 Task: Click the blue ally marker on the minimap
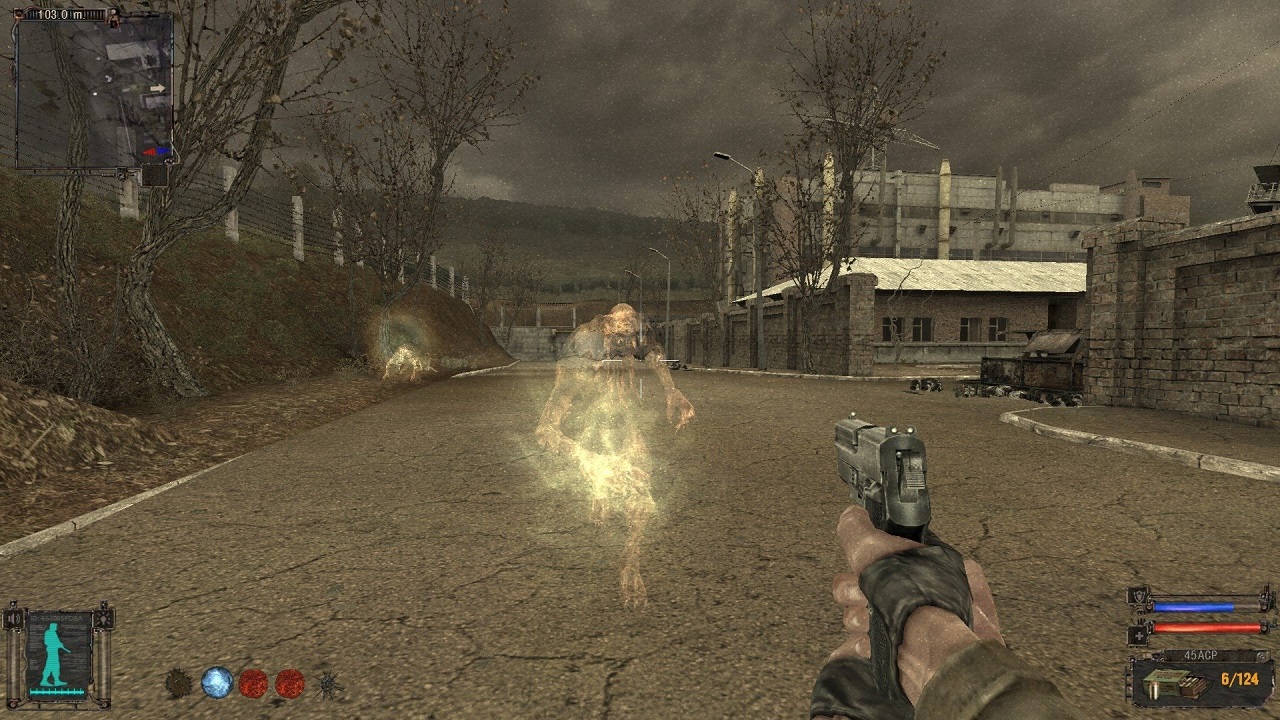tap(163, 150)
